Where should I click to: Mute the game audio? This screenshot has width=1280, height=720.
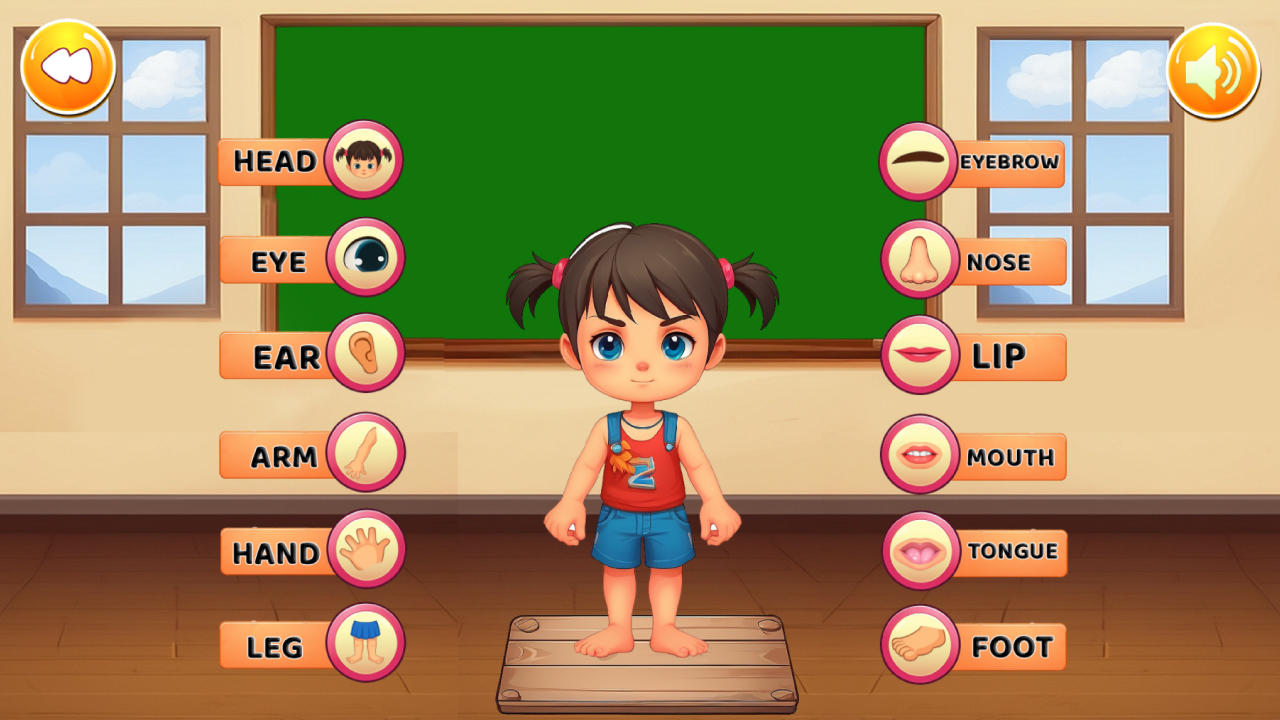point(1212,68)
